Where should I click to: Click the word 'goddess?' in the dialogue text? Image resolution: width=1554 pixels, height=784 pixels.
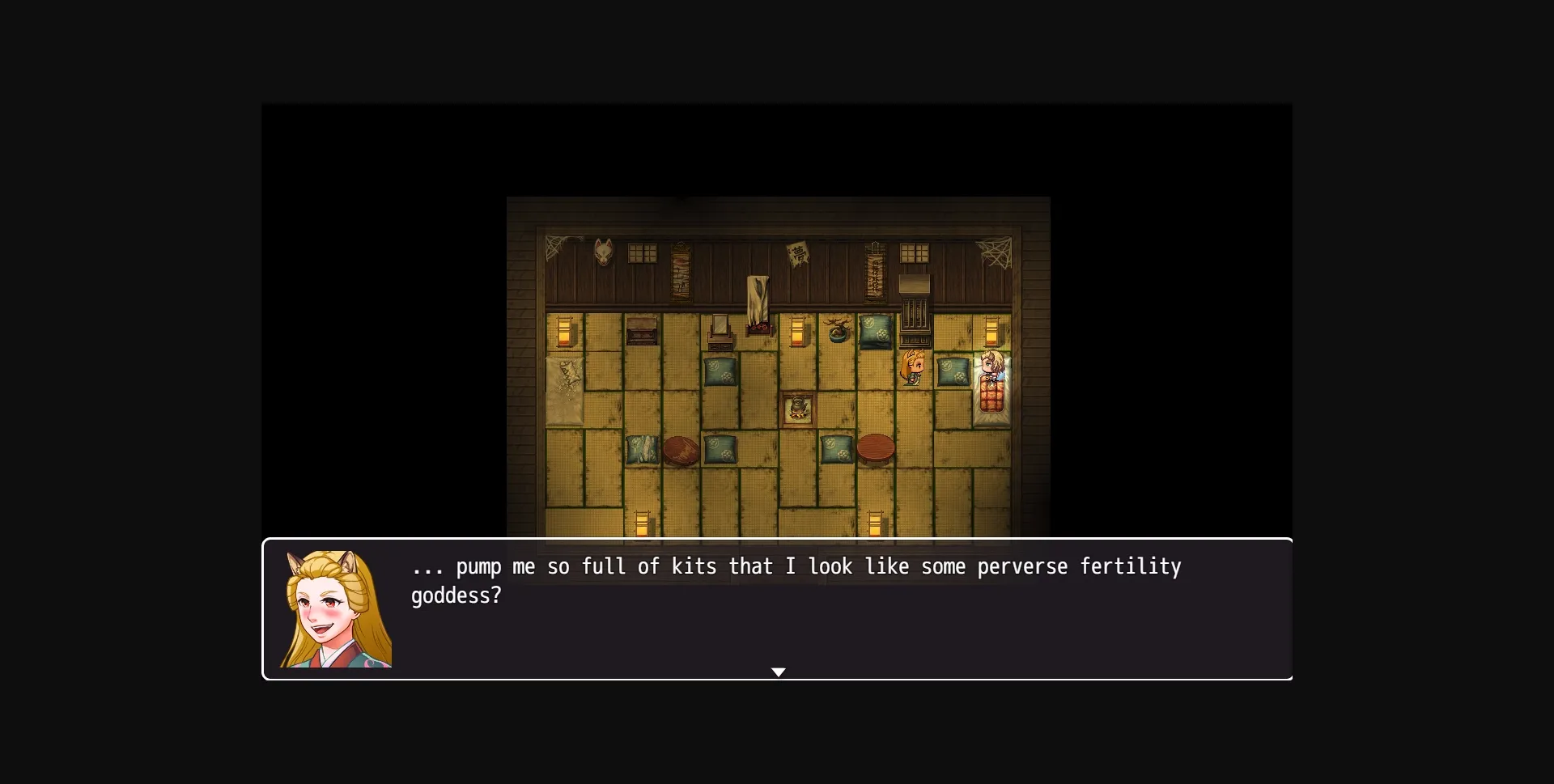(456, 596)
